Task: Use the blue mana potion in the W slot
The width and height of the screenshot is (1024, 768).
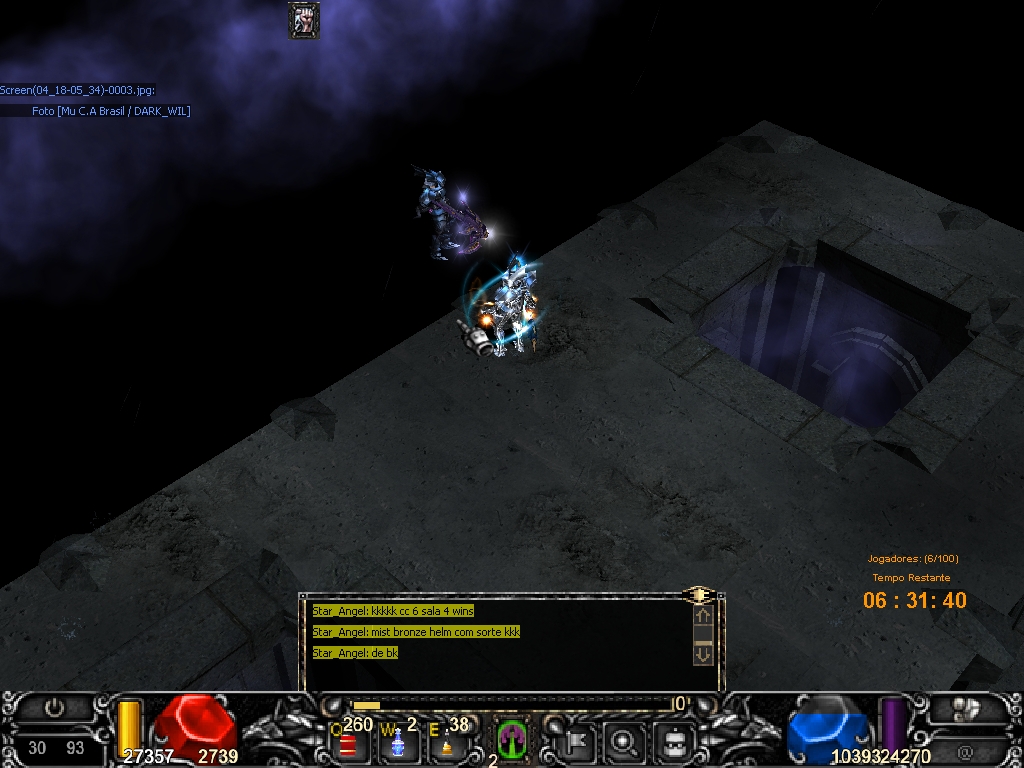Action: (397, 743)
